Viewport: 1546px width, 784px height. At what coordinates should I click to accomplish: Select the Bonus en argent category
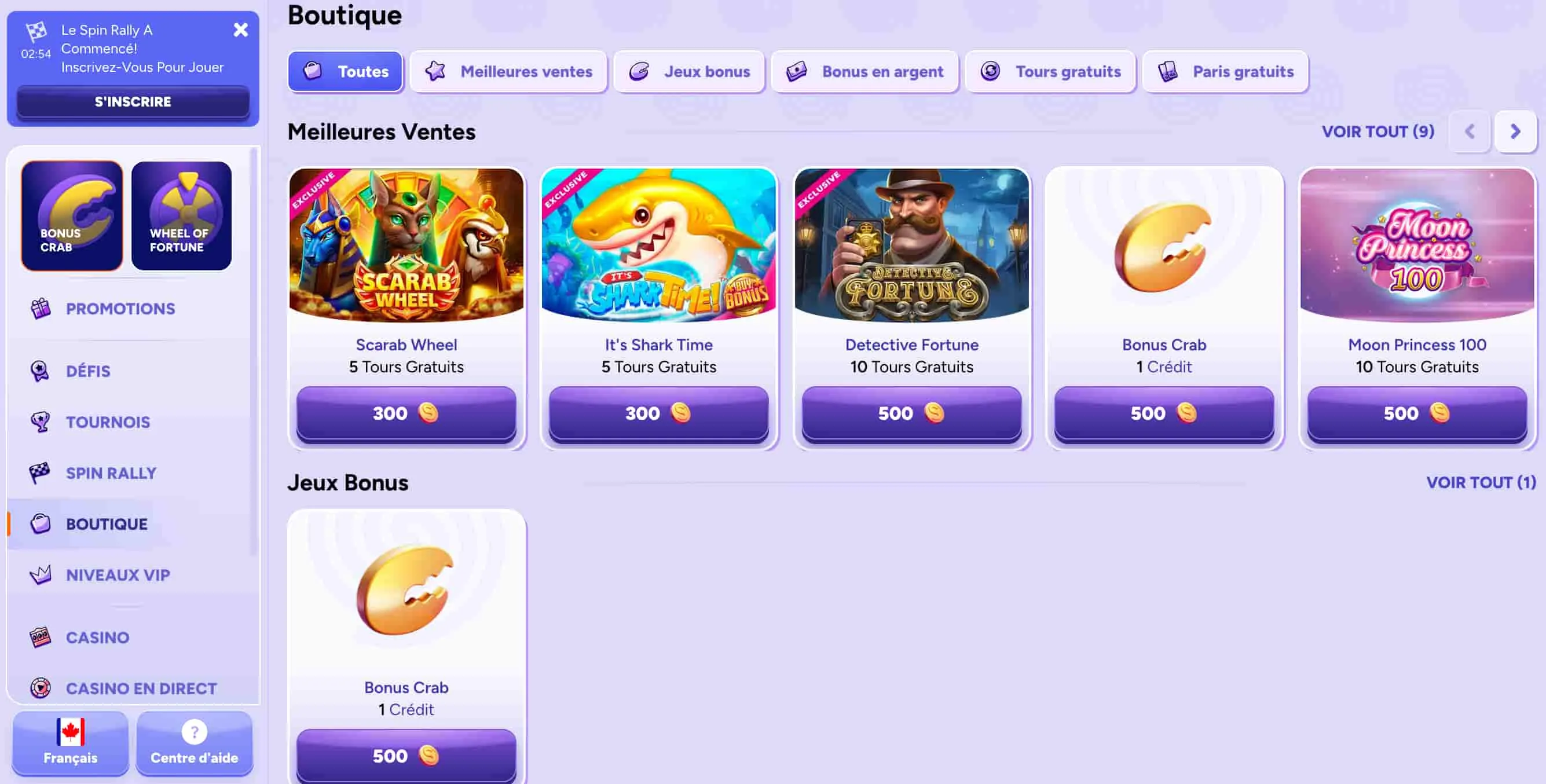(x=864, y=71)
